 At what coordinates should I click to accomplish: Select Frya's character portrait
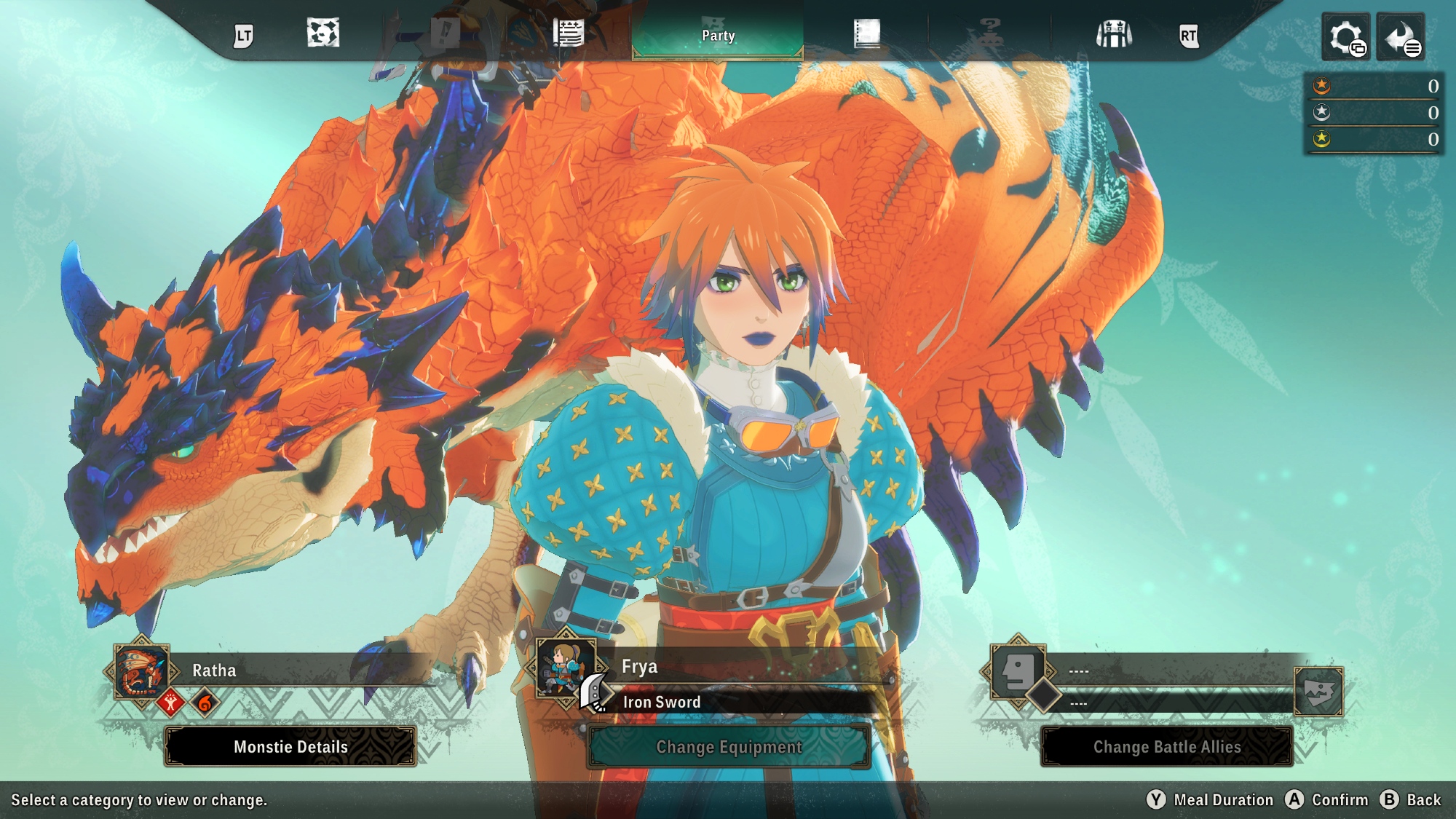click(566, 668)
